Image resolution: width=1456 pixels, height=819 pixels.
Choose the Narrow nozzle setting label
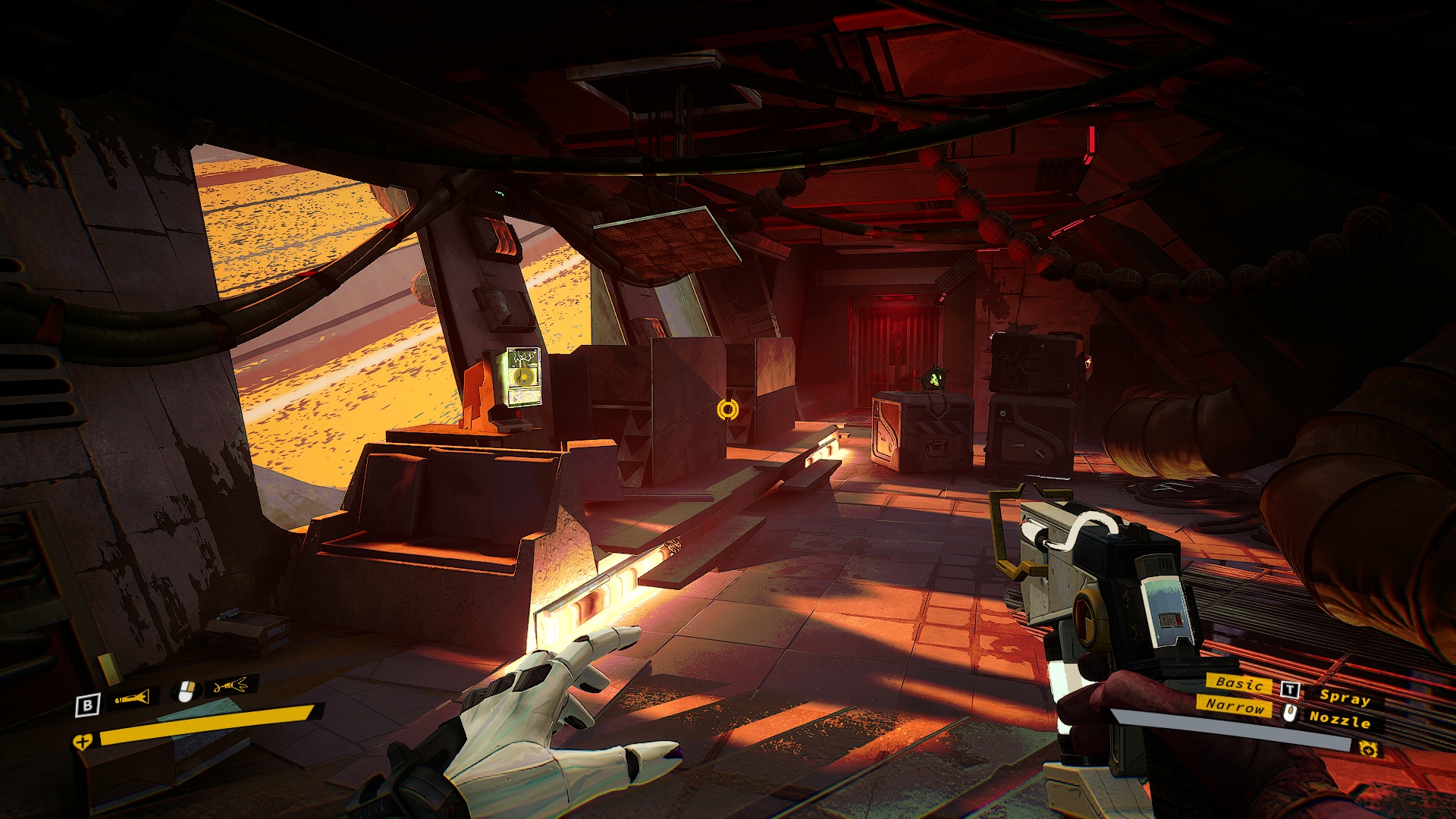pos(1235,706)
